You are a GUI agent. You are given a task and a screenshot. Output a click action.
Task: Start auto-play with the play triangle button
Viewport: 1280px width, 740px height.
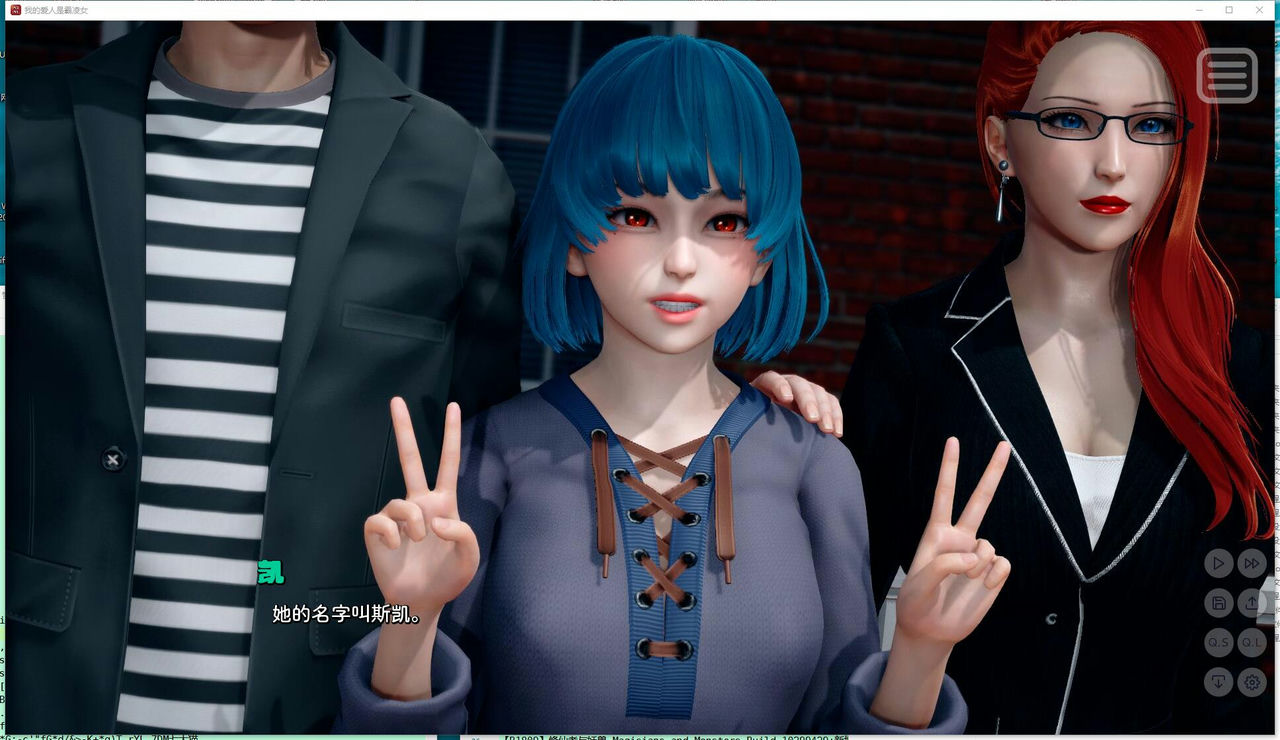[x=1218, y=564]
